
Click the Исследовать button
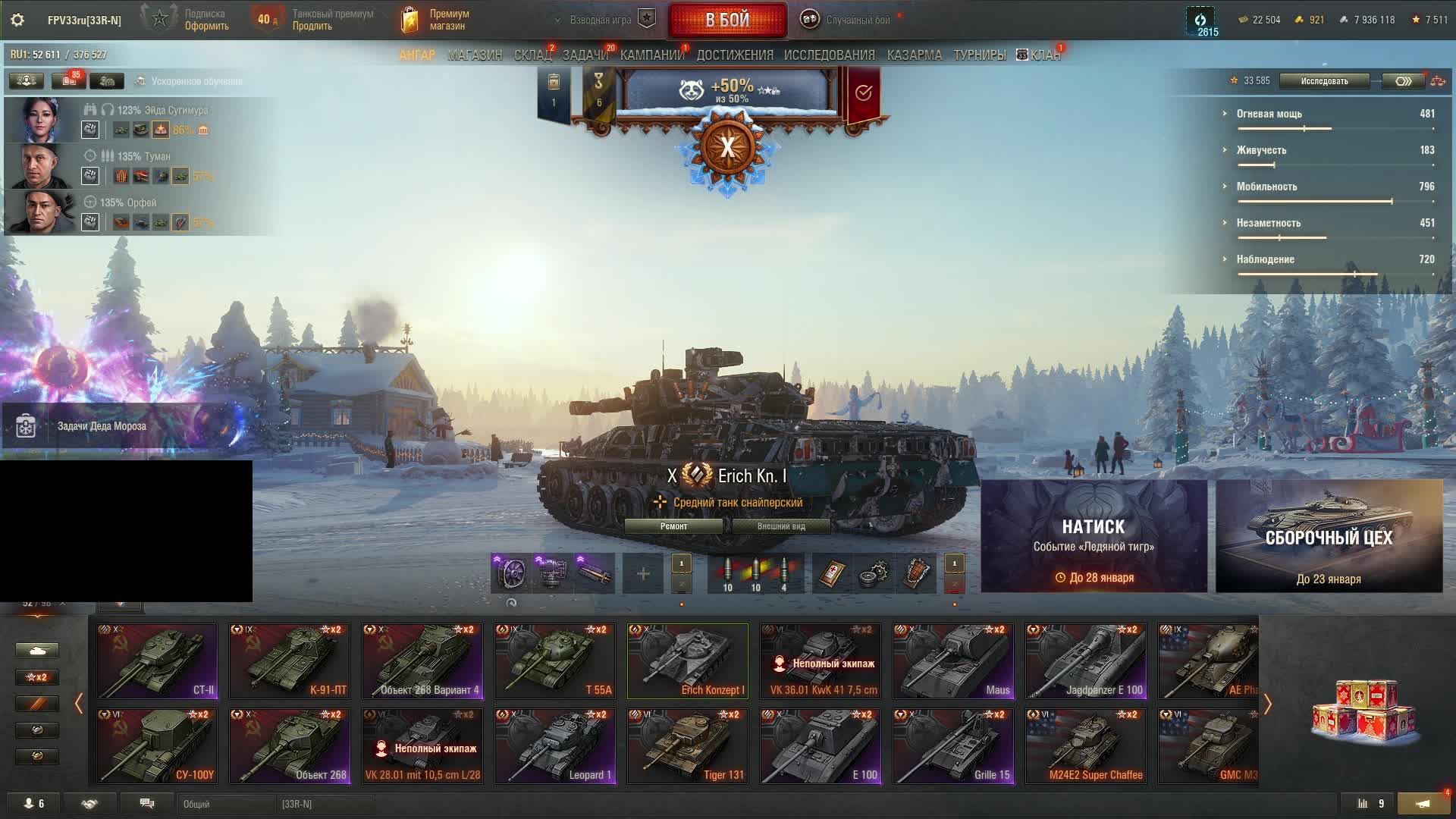pyautogui.click(x=1324, y=81)
